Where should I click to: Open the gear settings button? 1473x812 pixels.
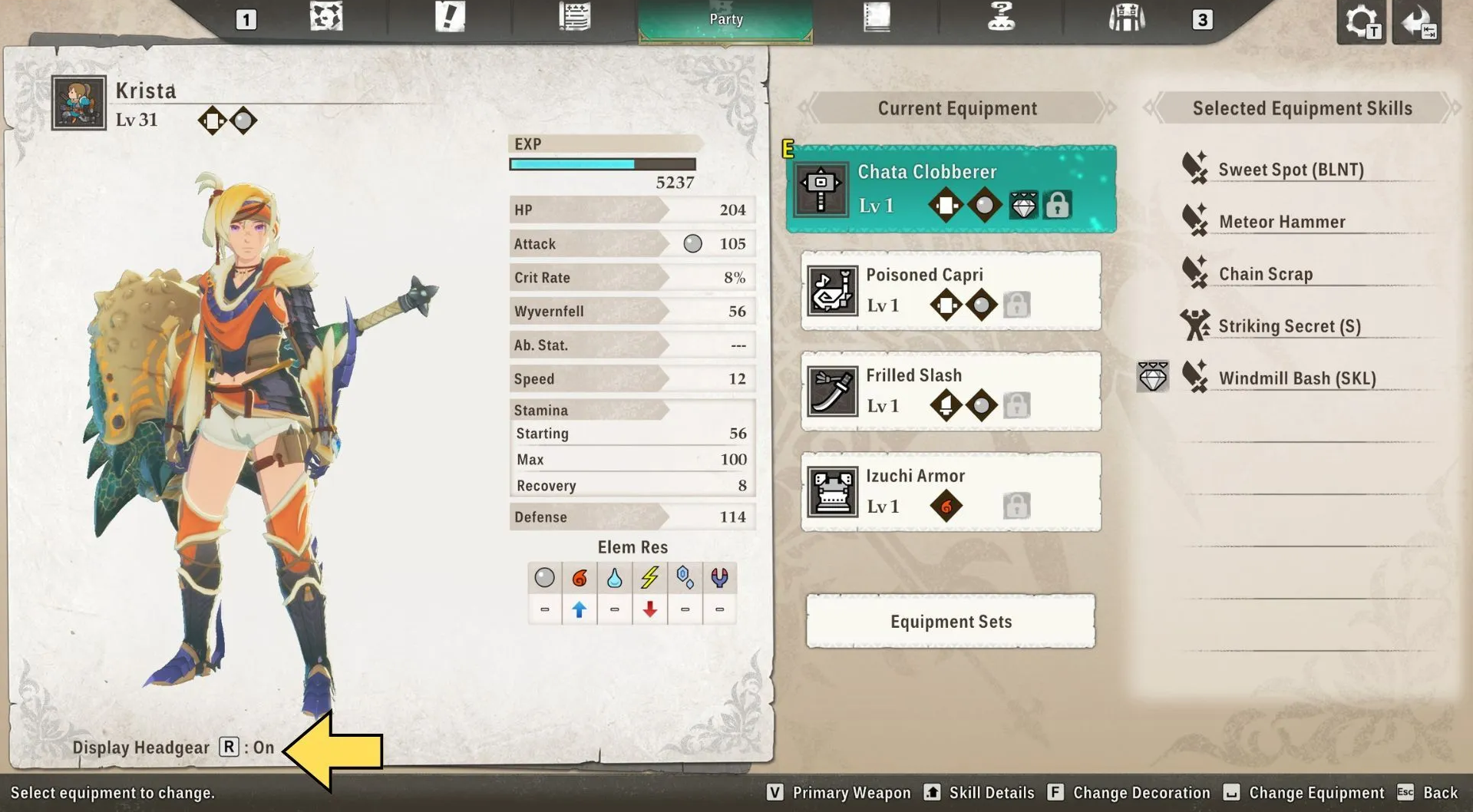tap(1361, 22)
